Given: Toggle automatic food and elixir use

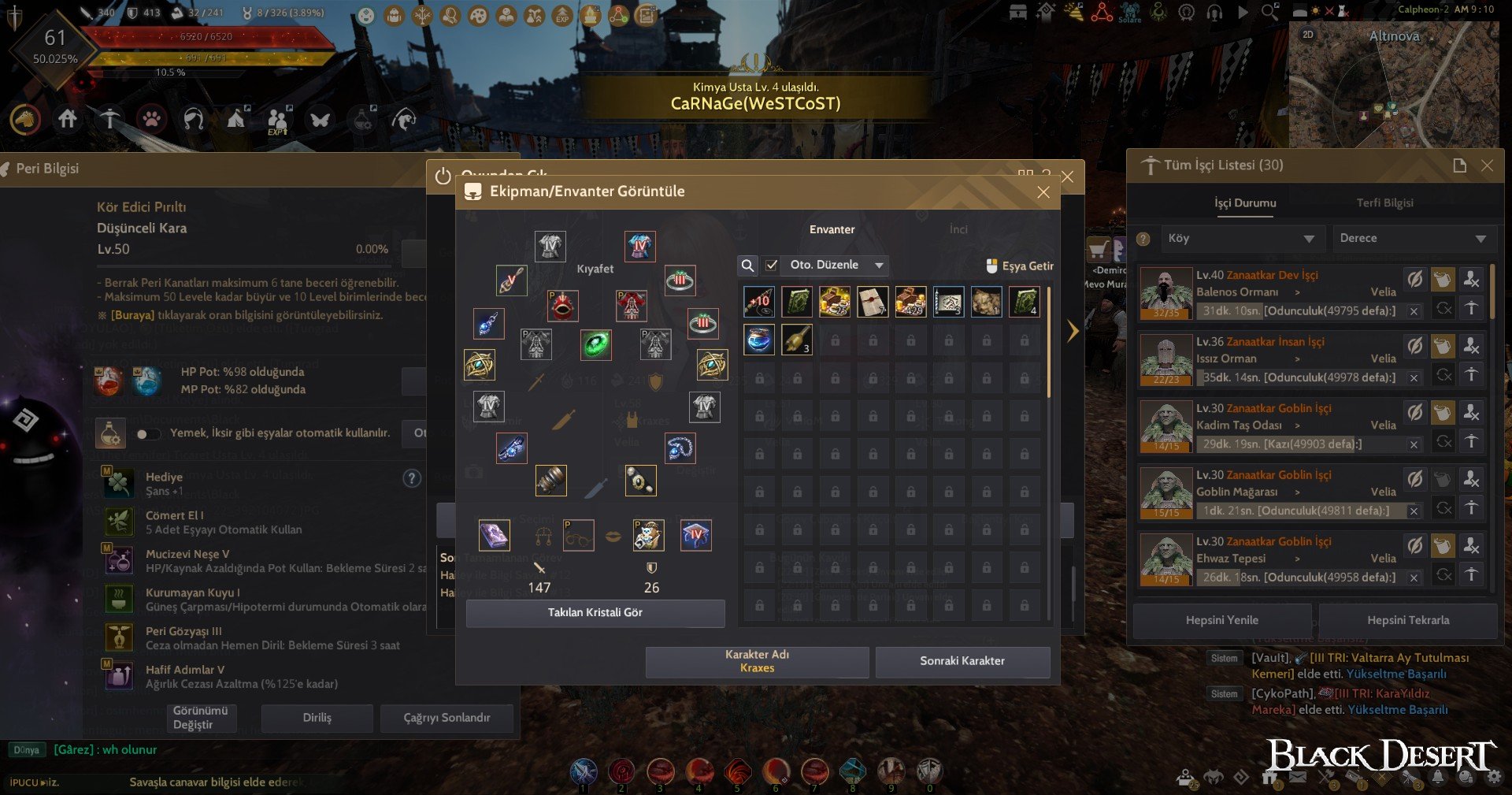Looking at the screenshot, I should pos(146,434).
